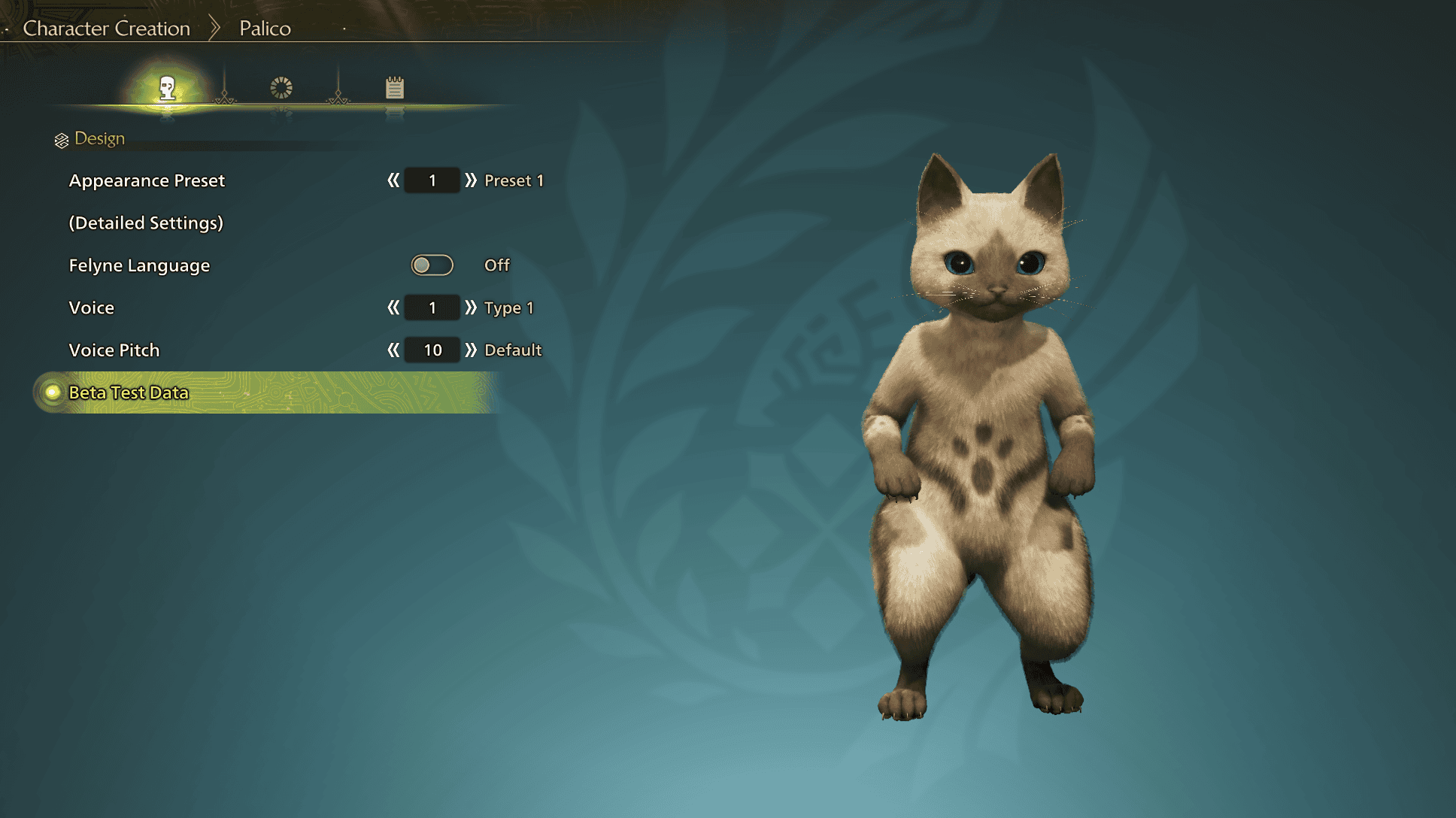
Task: Switch to the previous Voice type
Action: tap(393, 308)
